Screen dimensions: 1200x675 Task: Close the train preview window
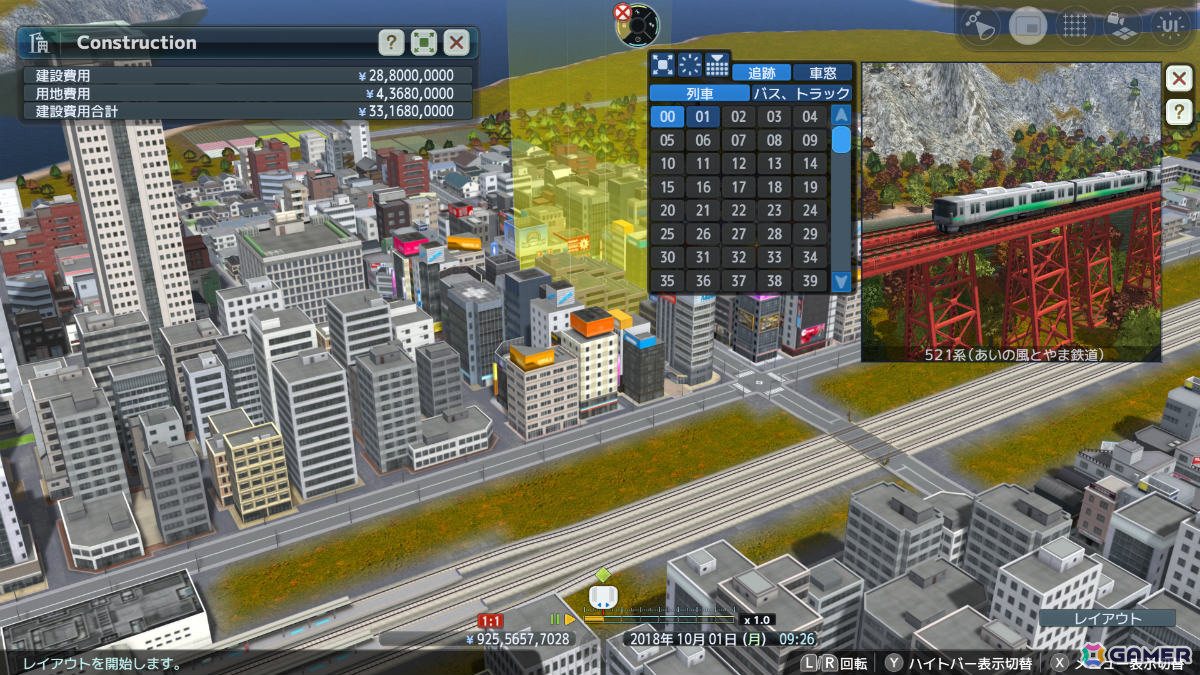pos(1178,78)
